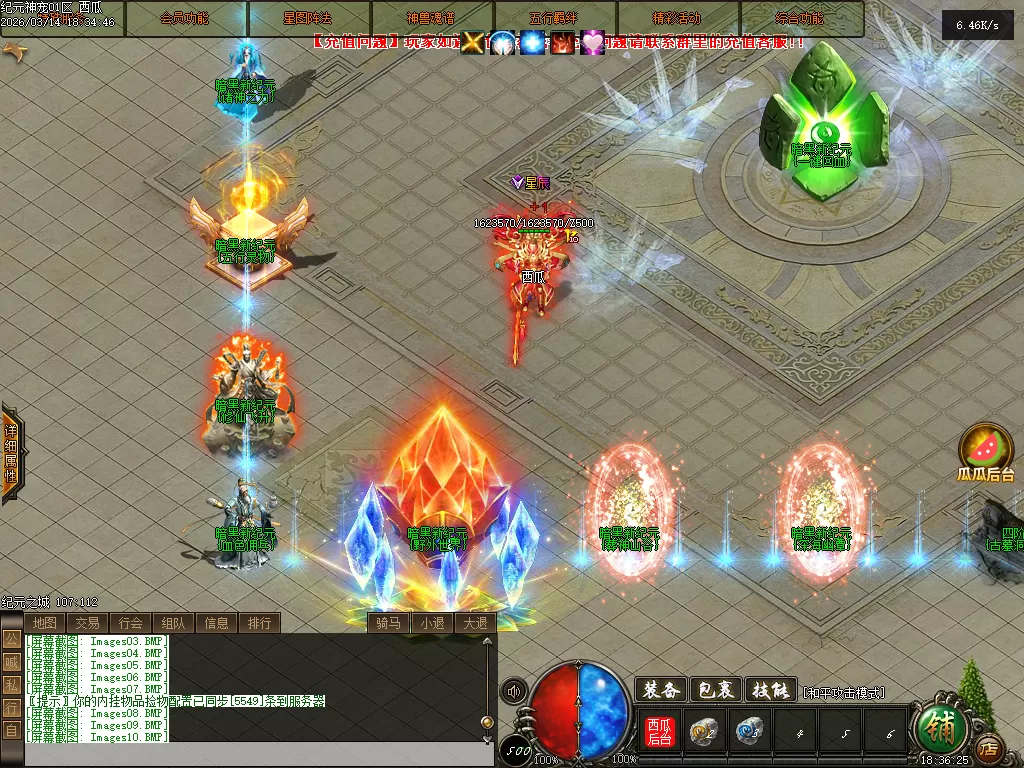The width and height of the screenshot is (1024, 768).
Task: Open the 星图阵法 top menu
Action: click(308, 19)
